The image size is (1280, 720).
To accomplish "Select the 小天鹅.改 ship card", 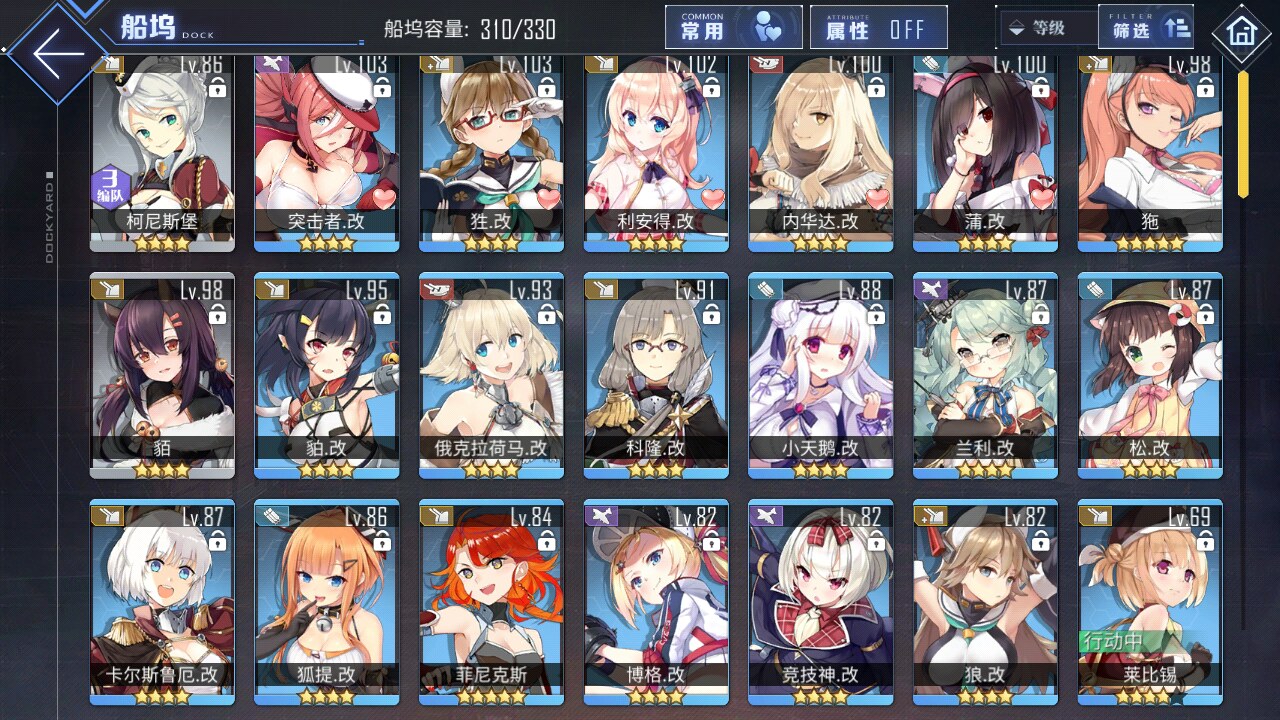I will click(820, 375).
